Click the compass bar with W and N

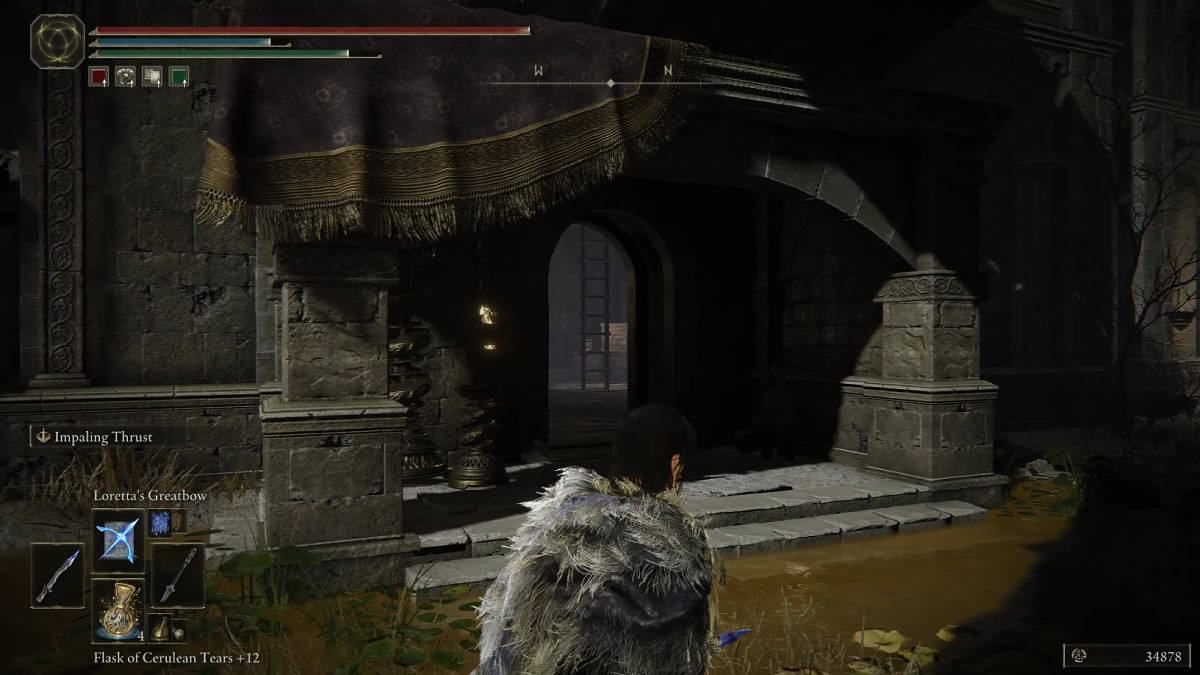pyautogui.click(x=611, y=82)
